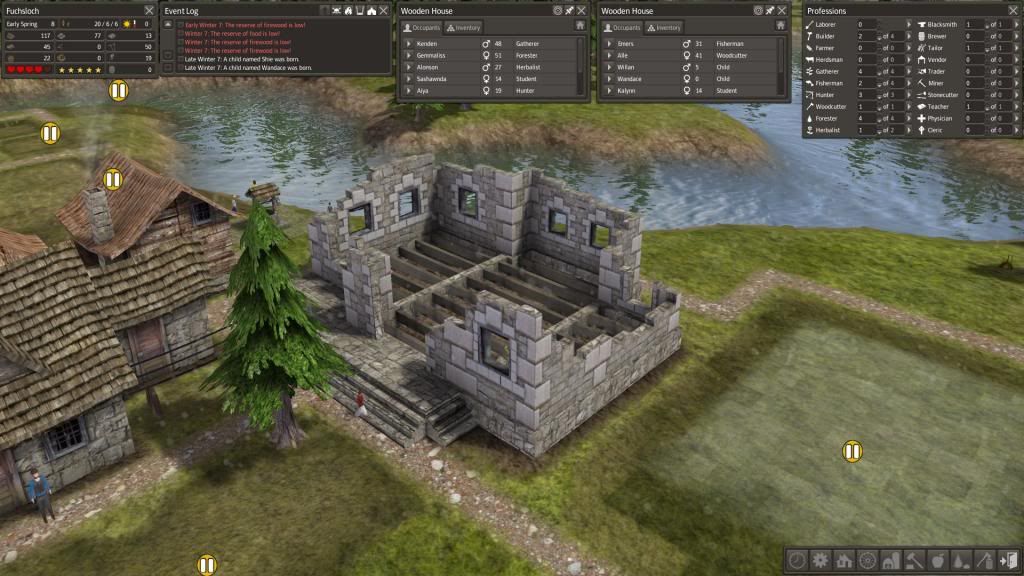Screen dimensions: 1024x576
Task: Expand occupant row for Kenden the Gatherer
Action: [408, 44]
